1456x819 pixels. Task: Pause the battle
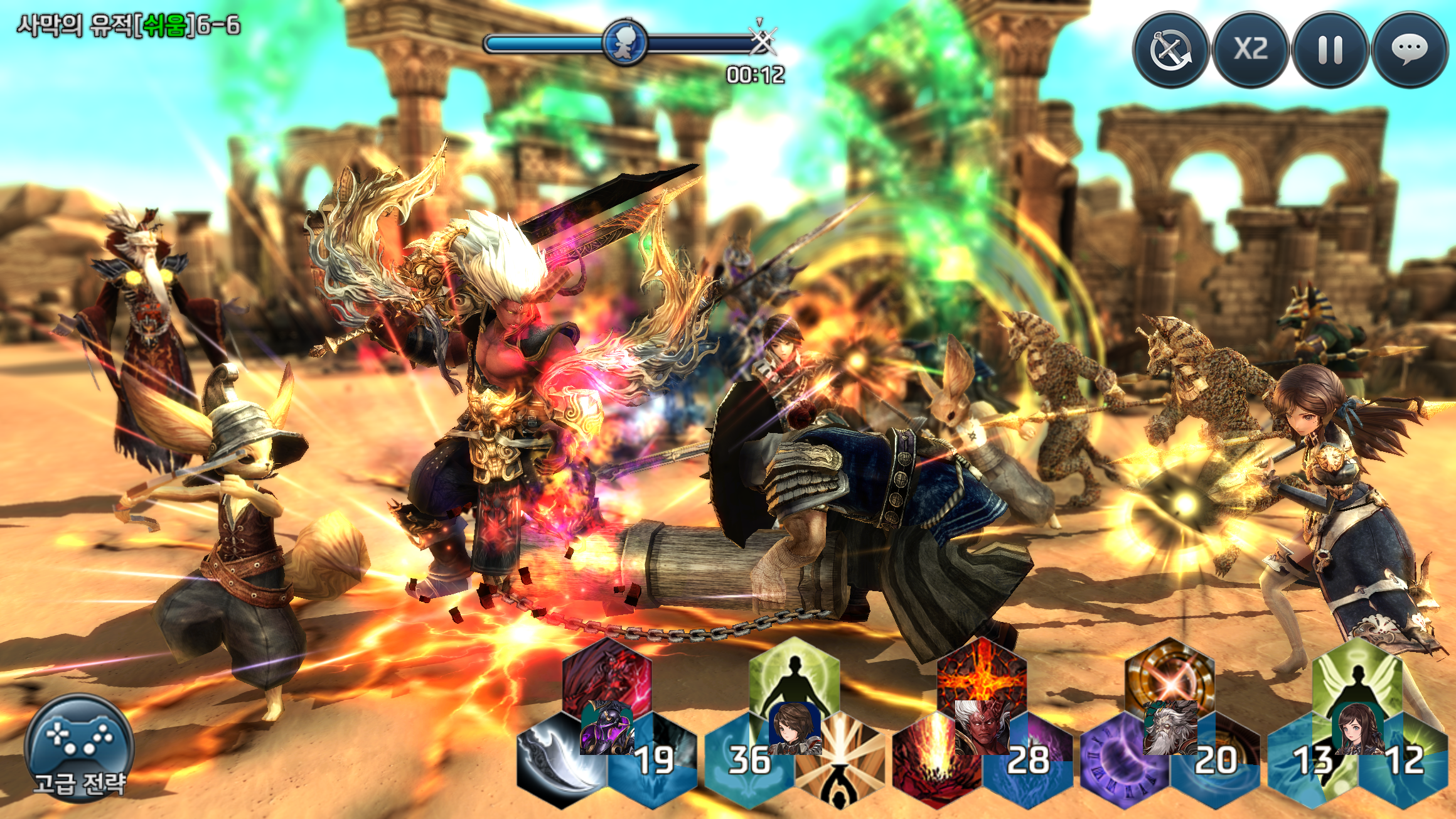click(x=1330, y=50)
